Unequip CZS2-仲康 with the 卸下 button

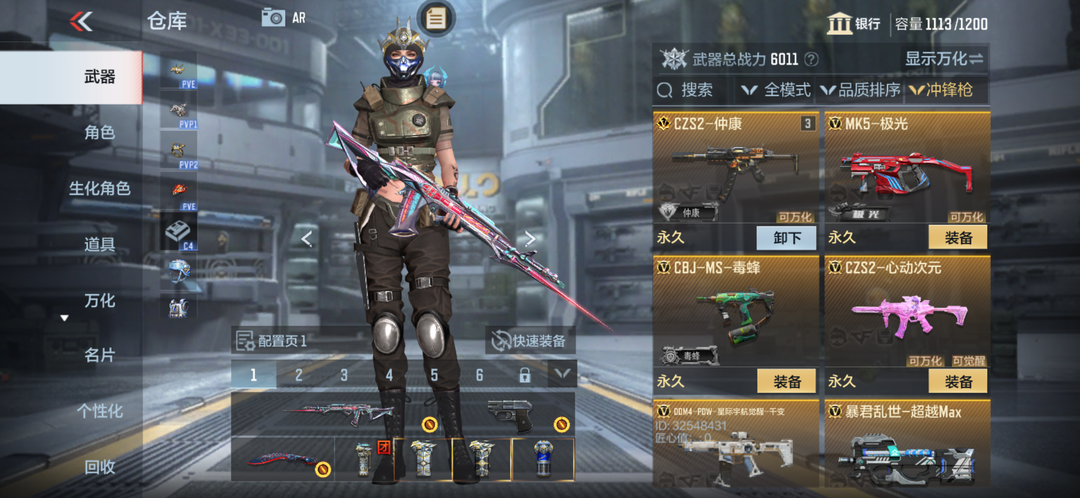point(787,237)
